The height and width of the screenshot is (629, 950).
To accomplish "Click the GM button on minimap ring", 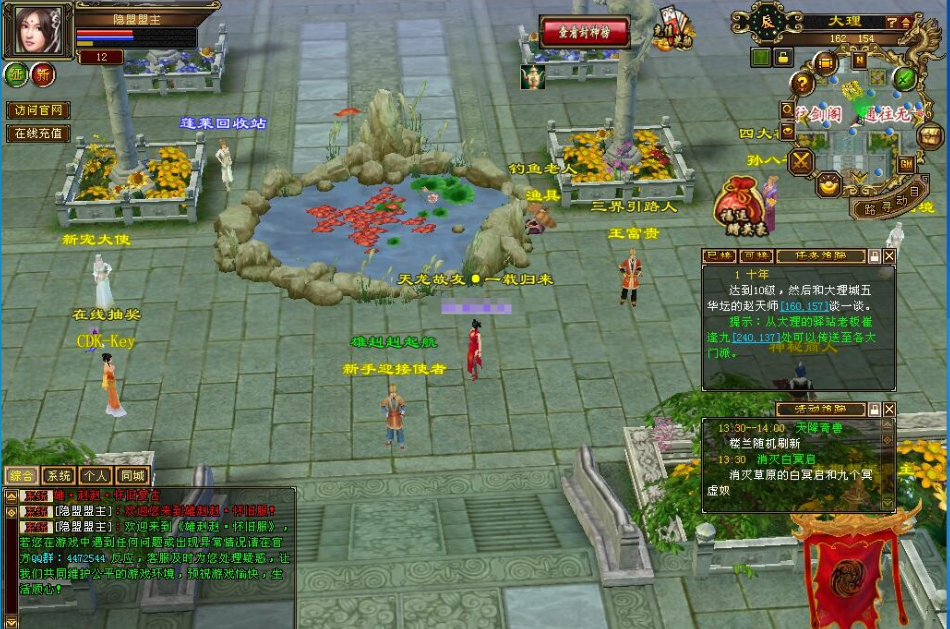I will point(905,164).
